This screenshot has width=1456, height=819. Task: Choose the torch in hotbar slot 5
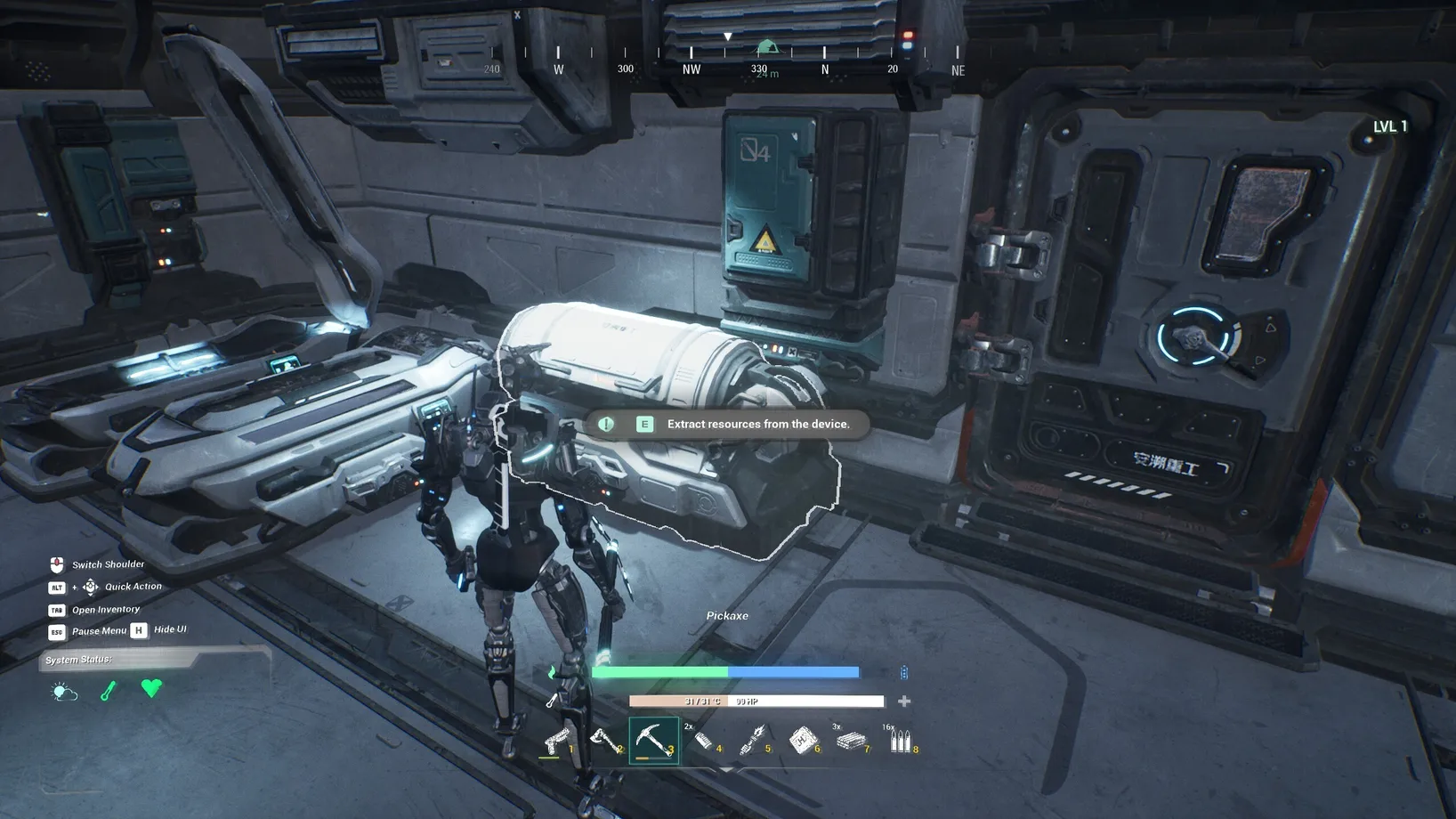pos(754,741)
